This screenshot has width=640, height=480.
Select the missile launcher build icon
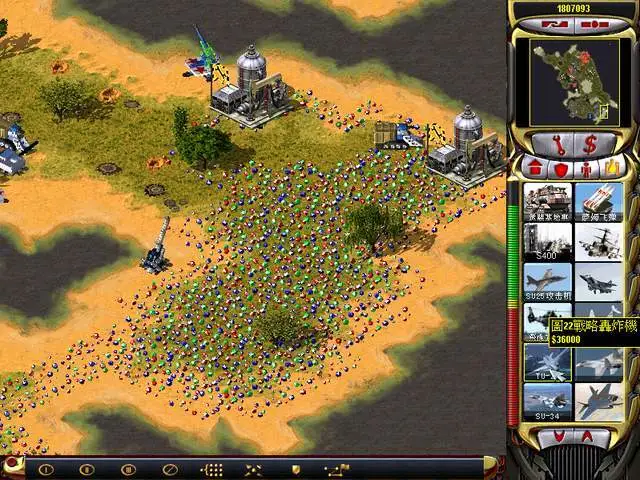[599, 201]
